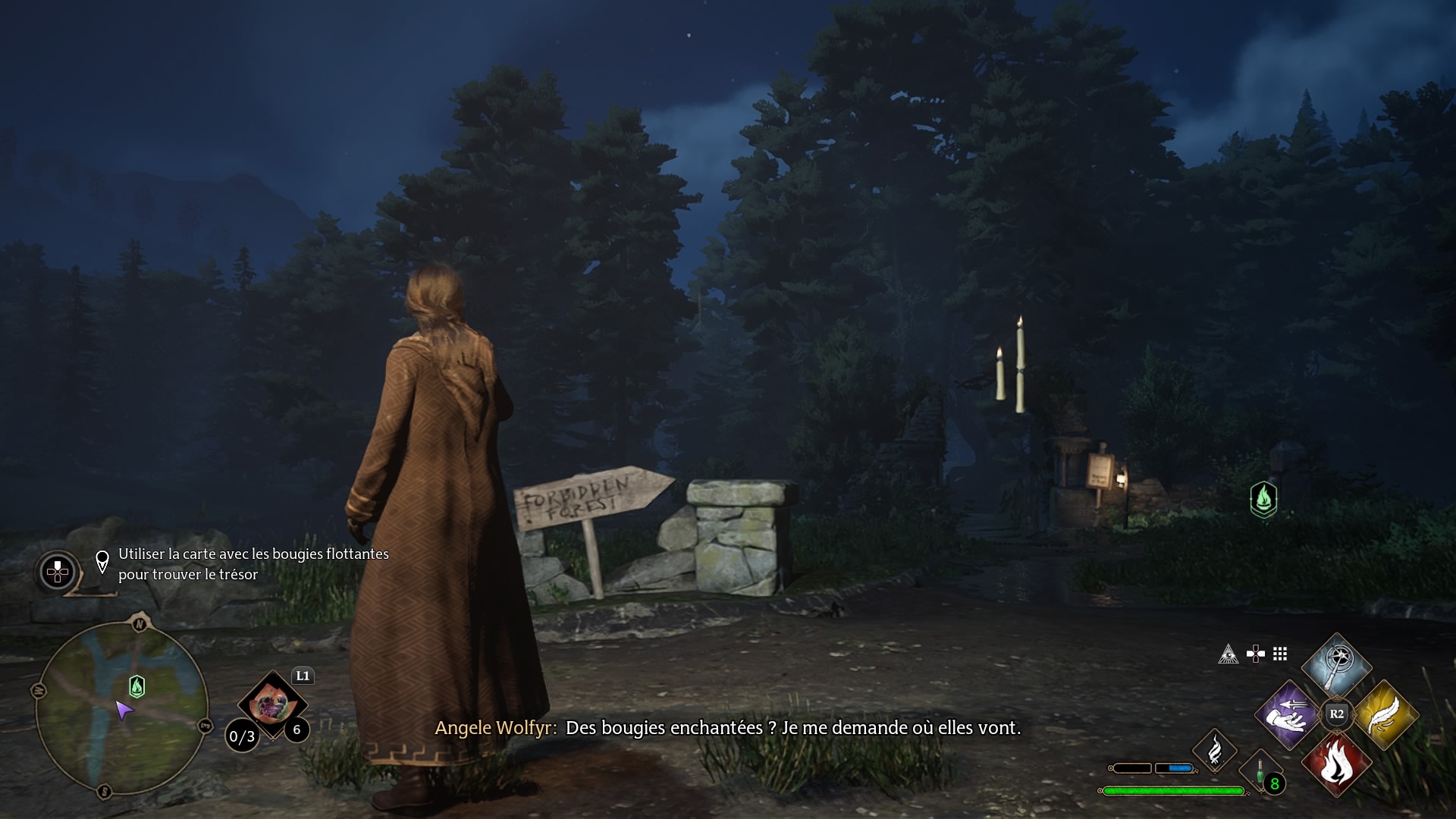
Task: Click the eye-in-triangle icon
Action: point(1228,654)
